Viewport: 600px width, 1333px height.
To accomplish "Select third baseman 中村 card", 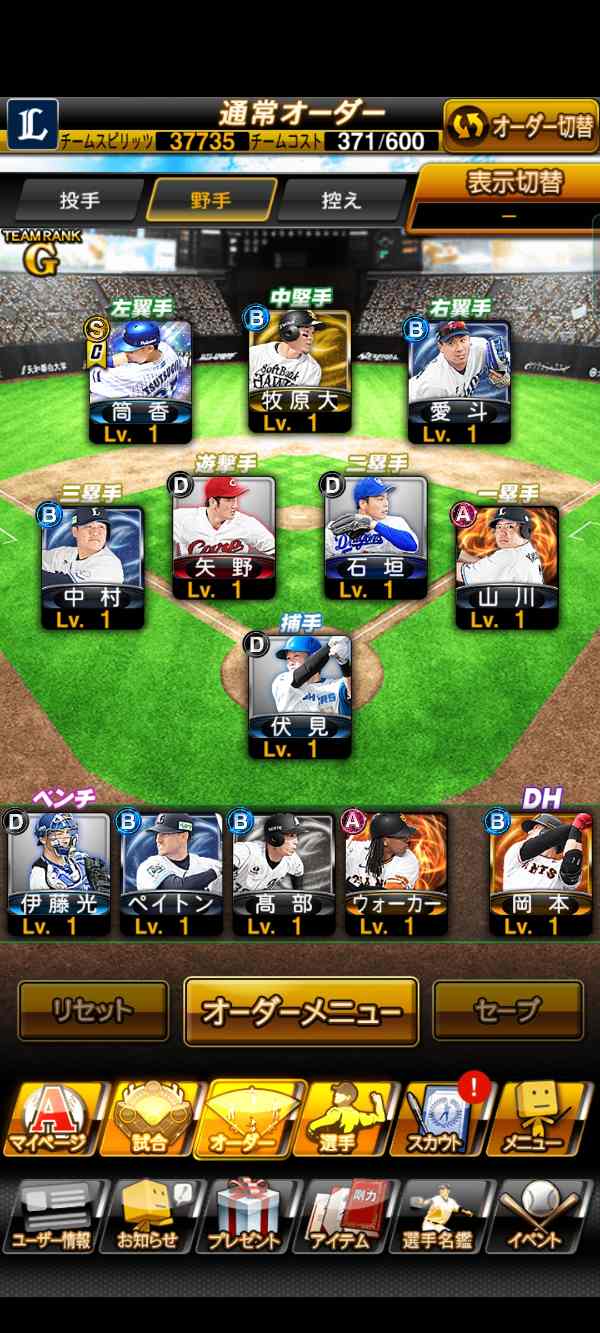I will (x=92, y=567).
